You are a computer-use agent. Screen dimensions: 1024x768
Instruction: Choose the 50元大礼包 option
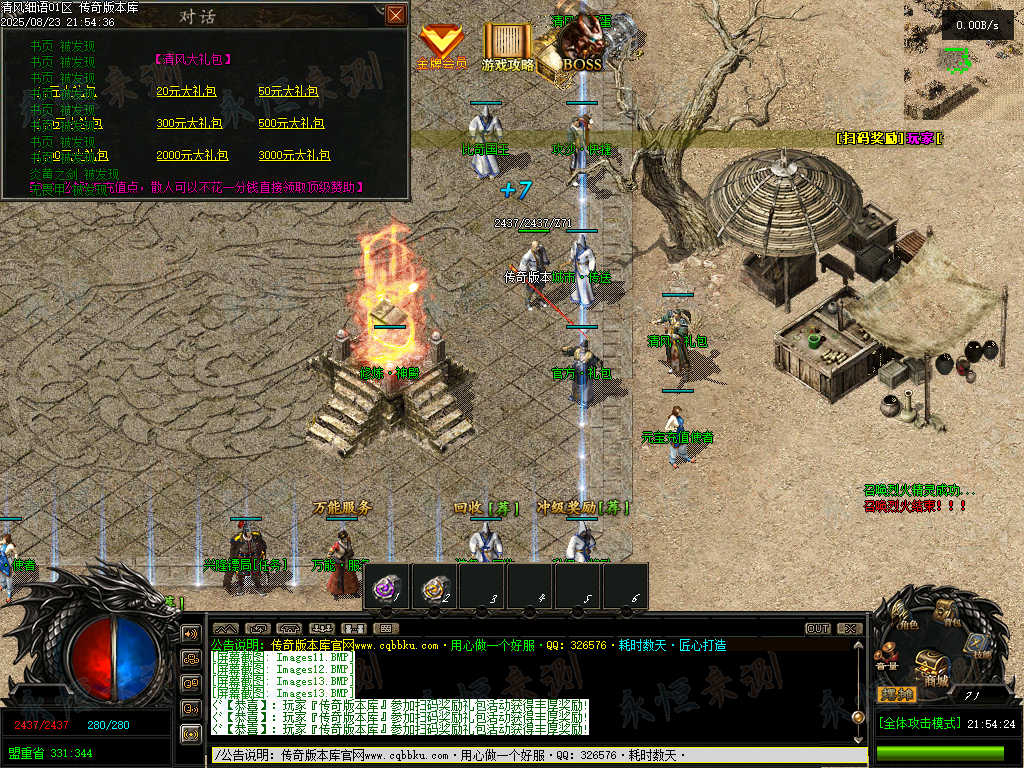(288, 91)
